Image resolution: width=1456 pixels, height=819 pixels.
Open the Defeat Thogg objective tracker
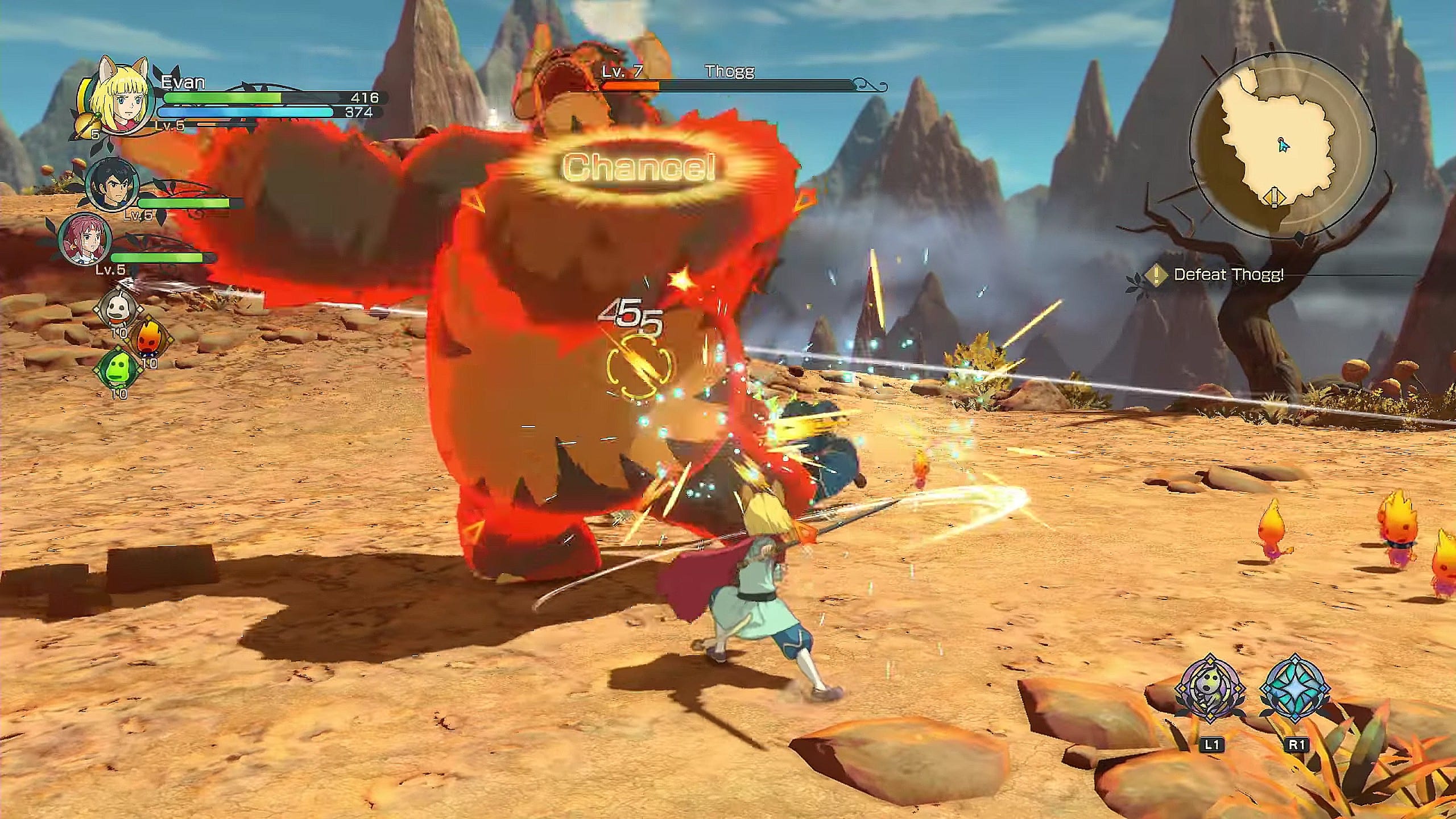click(1227, 275)
